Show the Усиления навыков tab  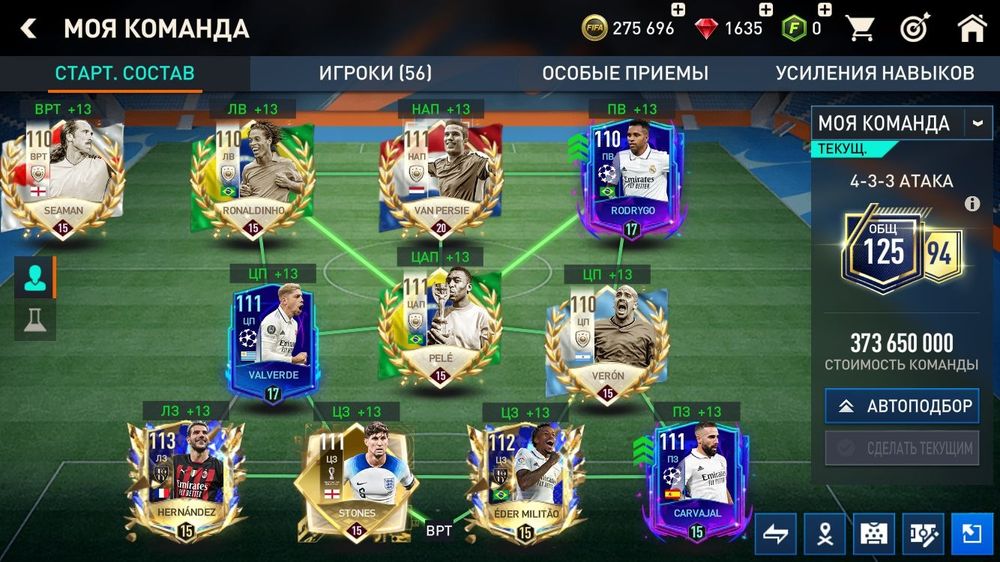(x=874, y=73)
